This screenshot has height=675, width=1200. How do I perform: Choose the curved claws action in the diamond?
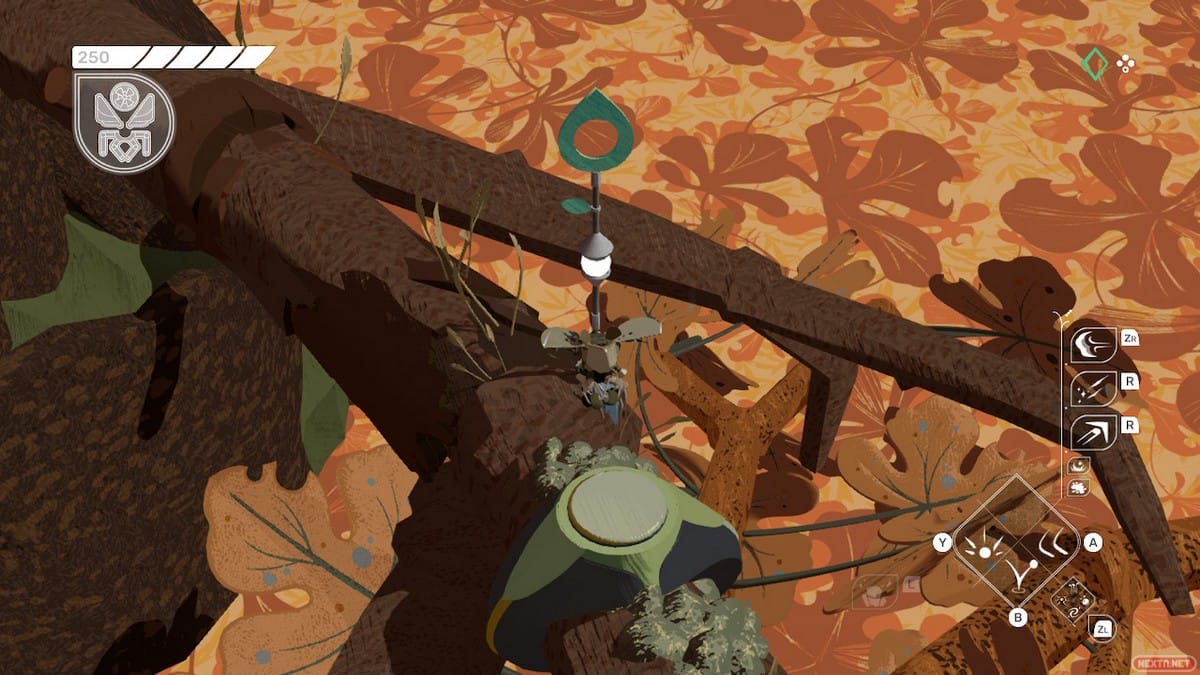point(1052,546)
